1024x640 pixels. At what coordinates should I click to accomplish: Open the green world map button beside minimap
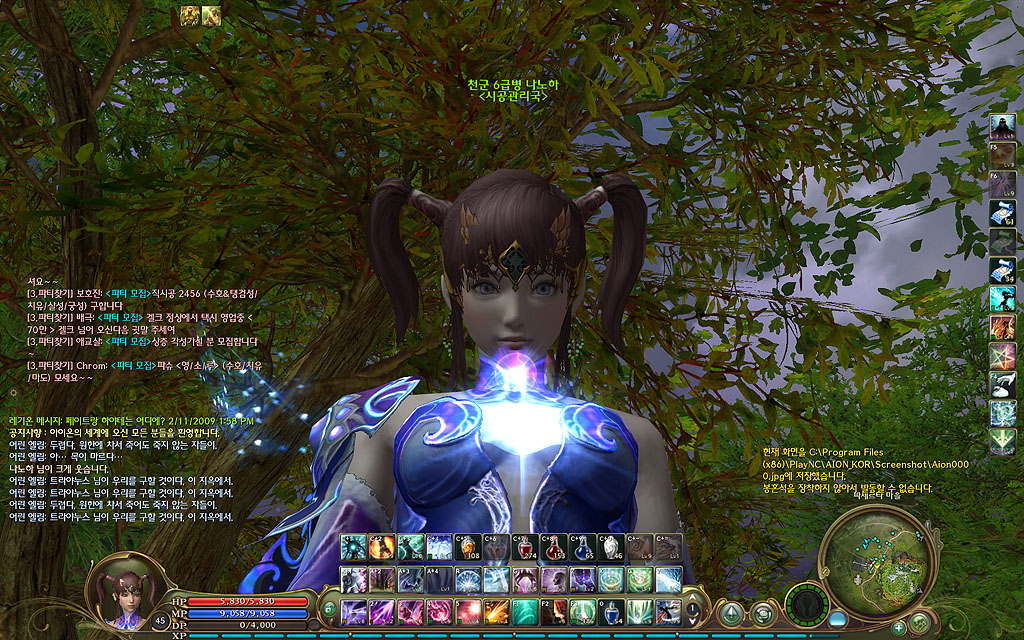[x=920, y=622]
